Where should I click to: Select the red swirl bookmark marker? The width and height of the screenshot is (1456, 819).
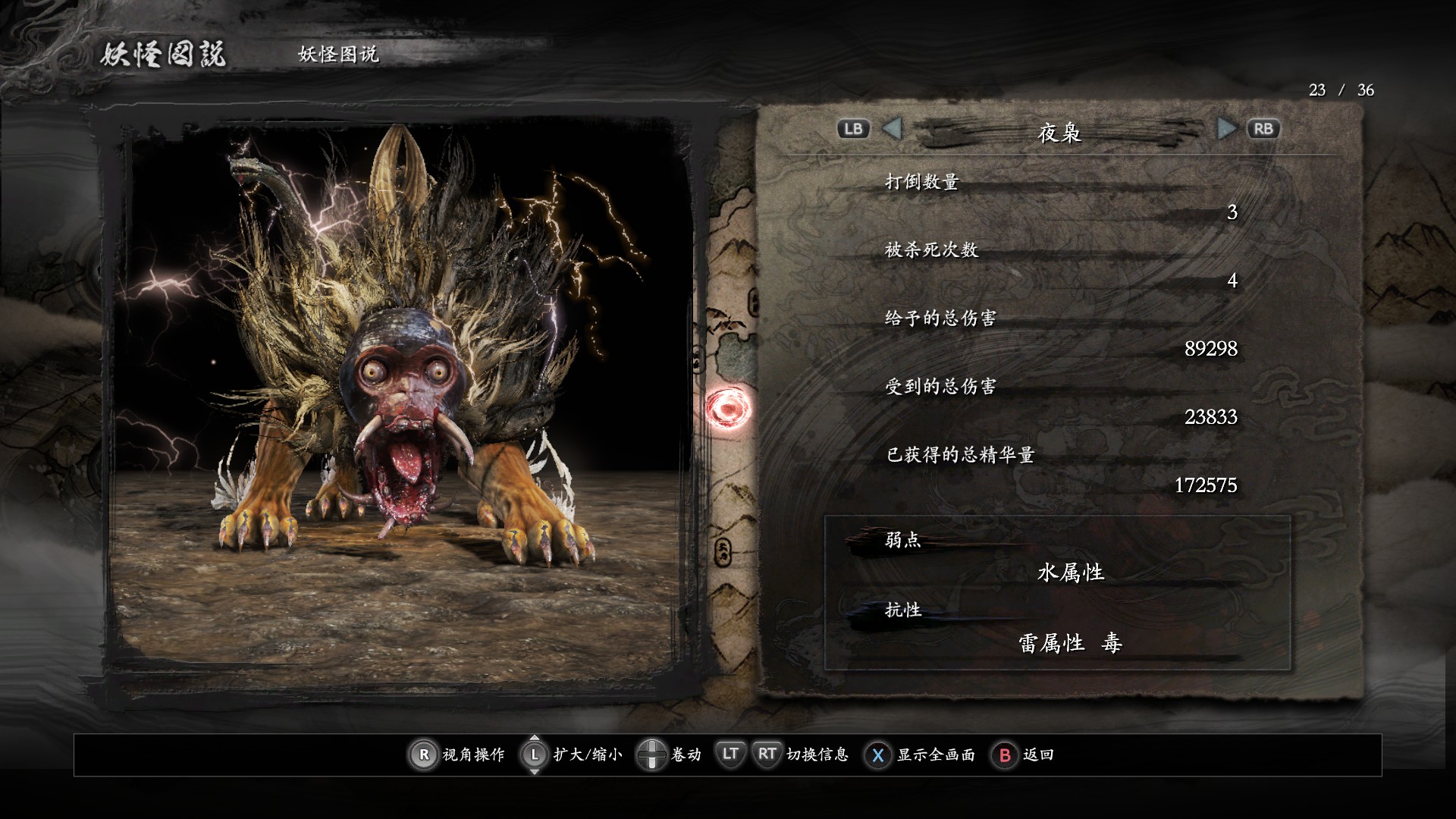coord(728,409)
